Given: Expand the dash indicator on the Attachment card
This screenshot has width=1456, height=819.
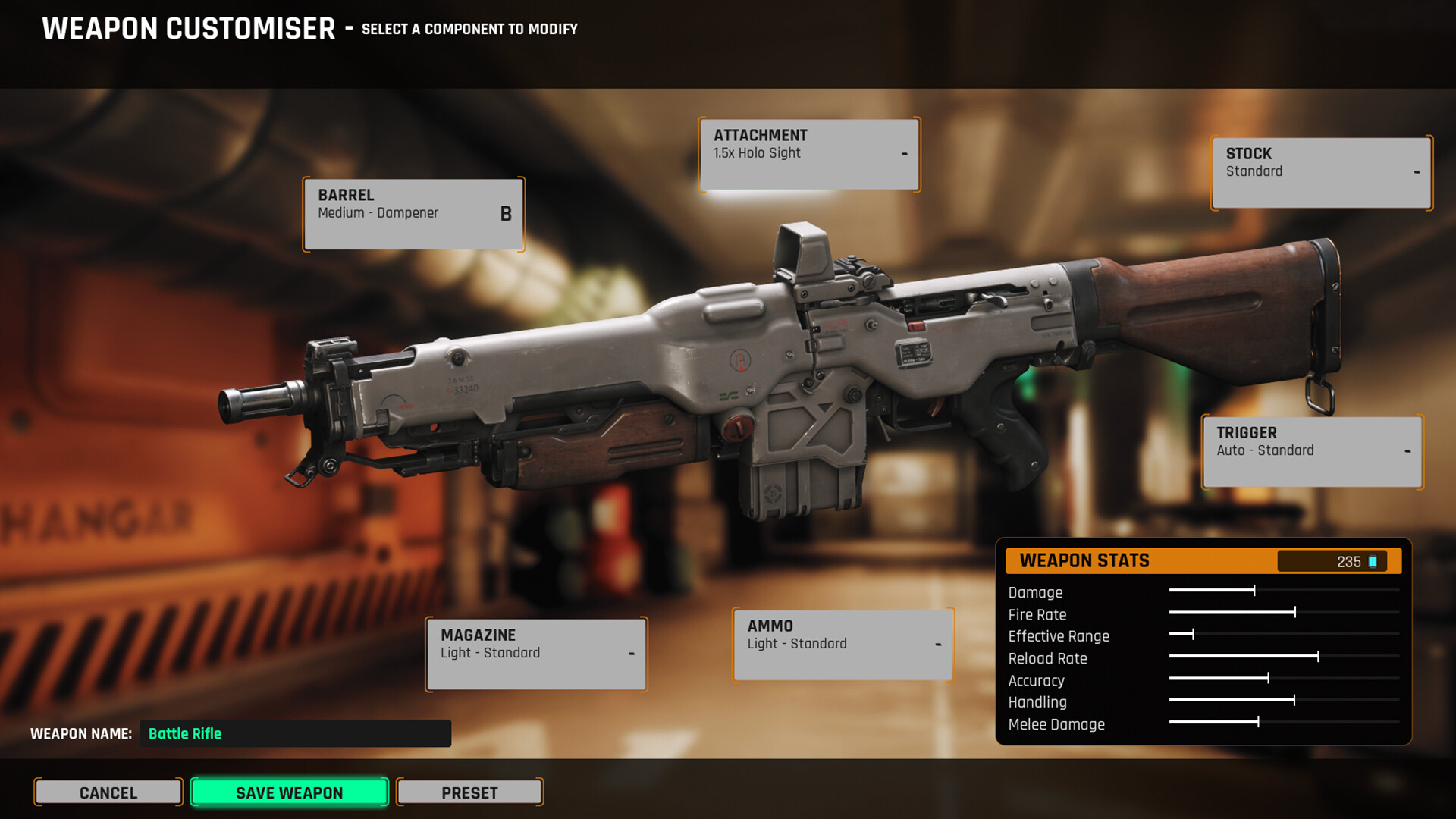Looking at the screenshot, I should point(905,154).
